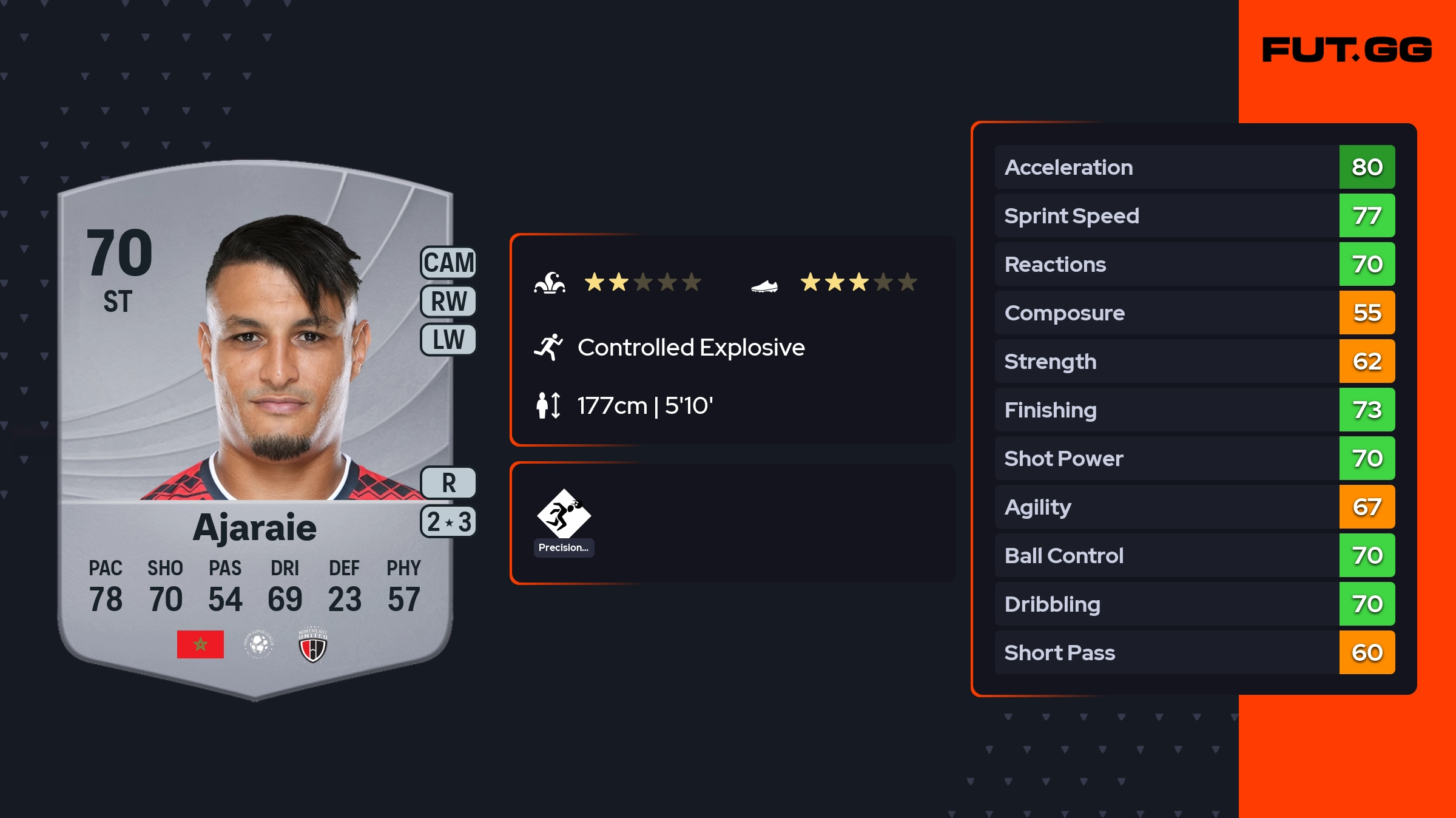1456x818 pixels.
Task: Click the FUT.GG logo
Action: click(x=1347, y=50)
